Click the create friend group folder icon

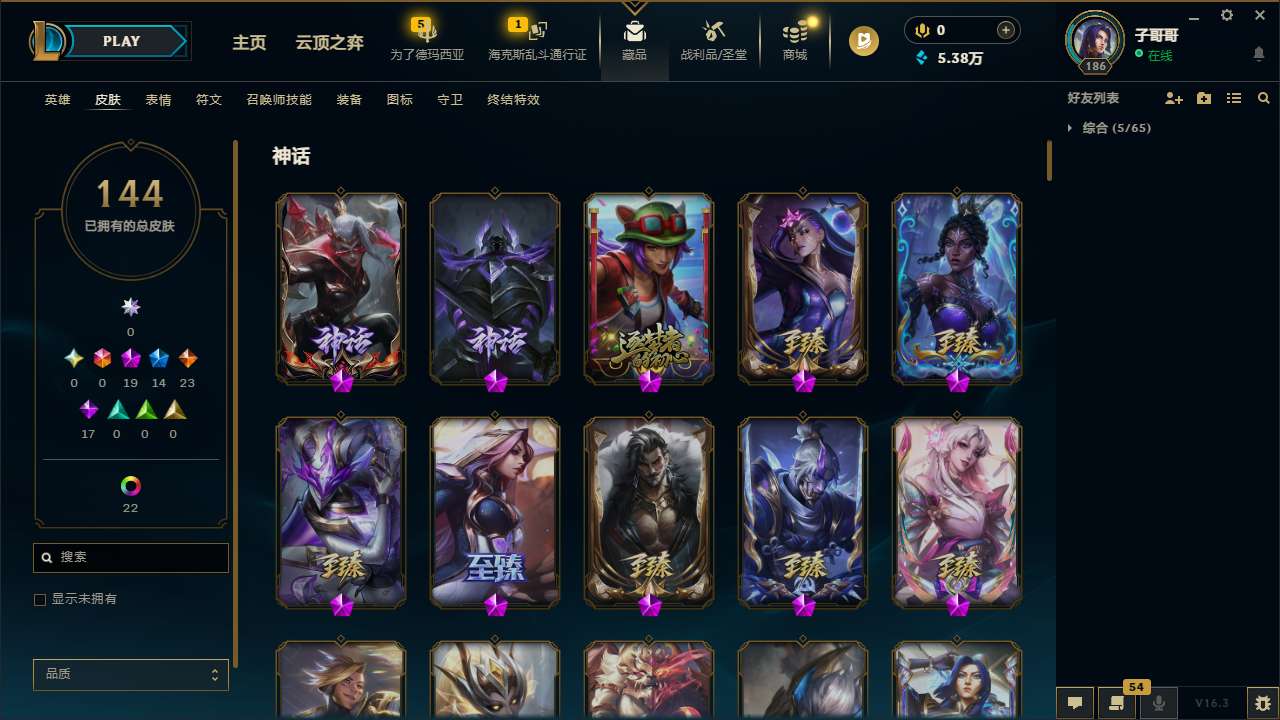point(1204,98)
